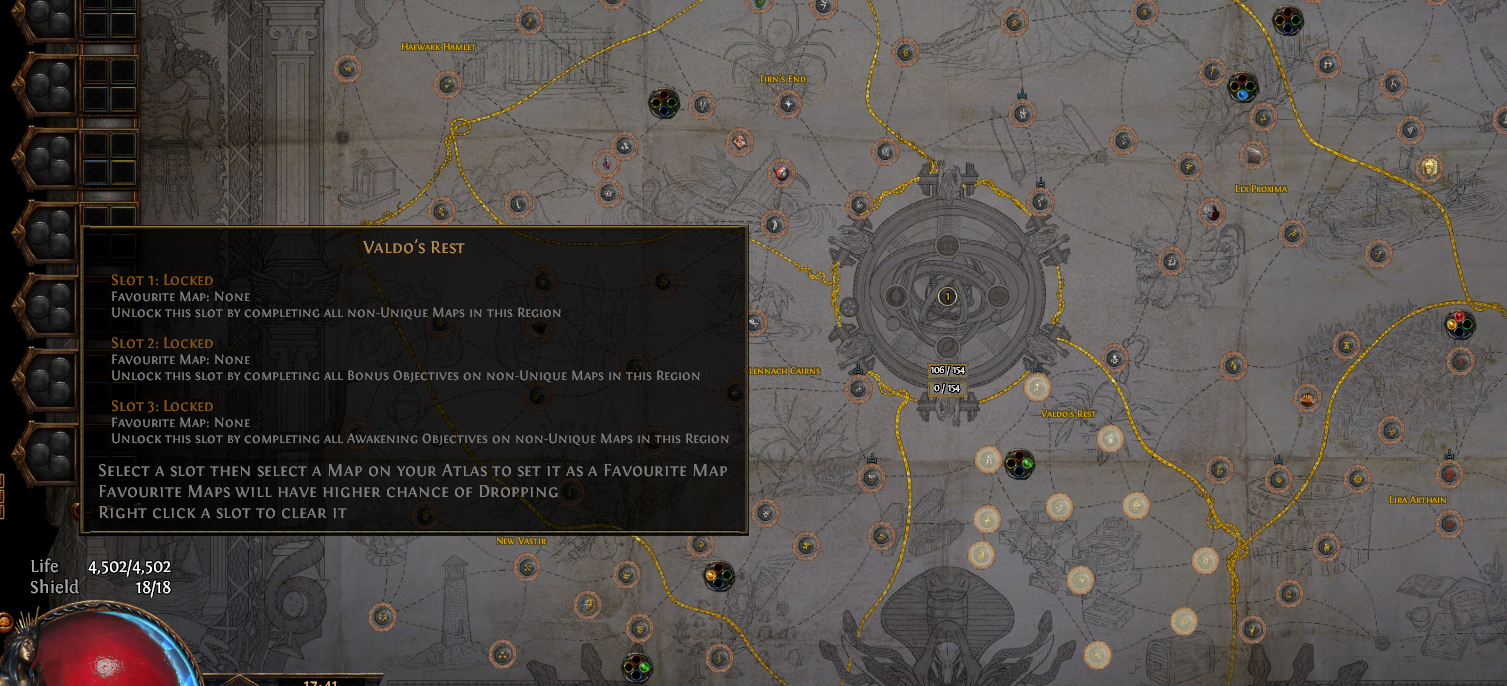Click the numbered centre socket of the Atlas device
The image size is (1507, 686).
tap(947, 296)
